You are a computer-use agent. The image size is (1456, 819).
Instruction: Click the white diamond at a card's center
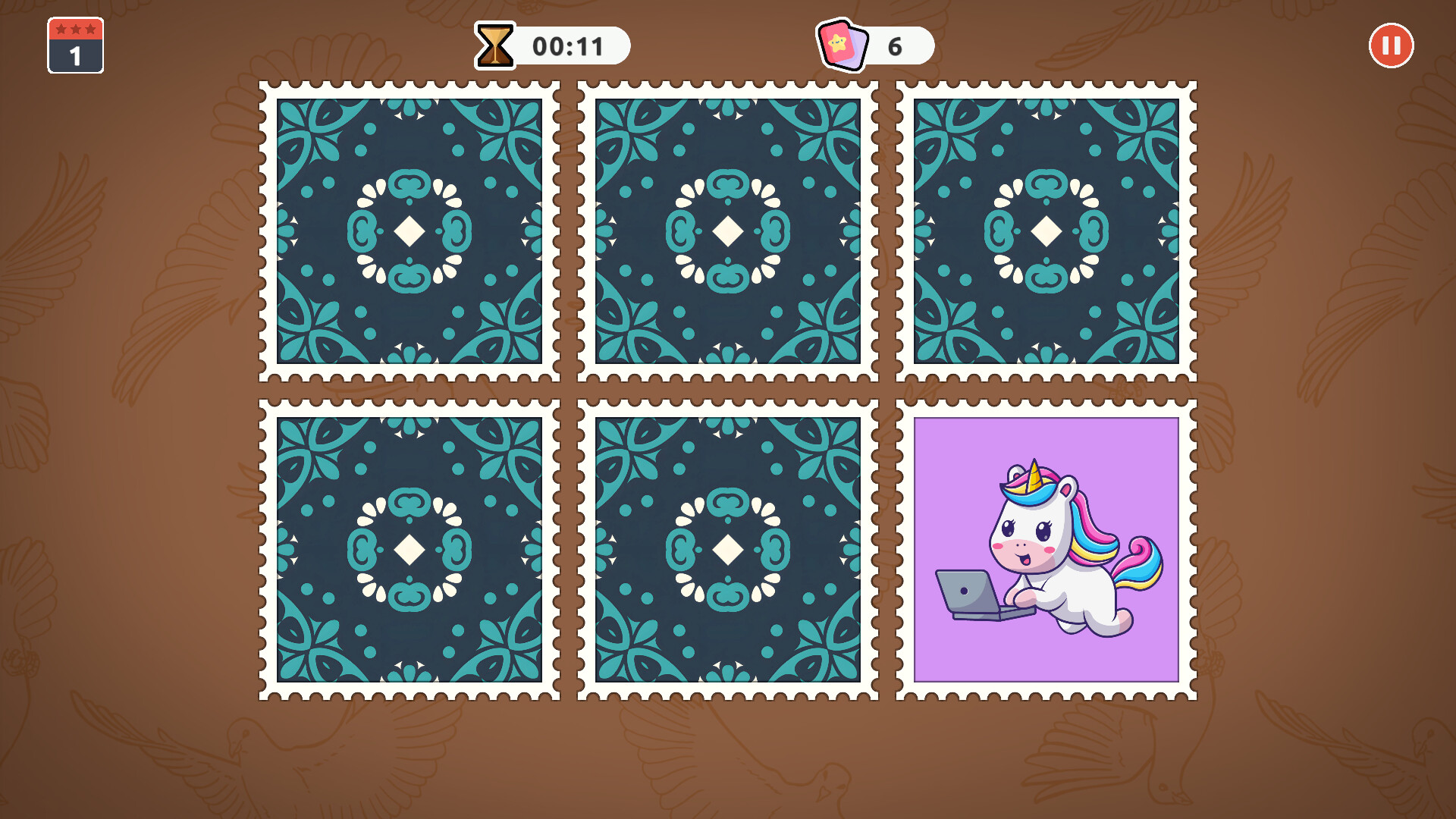tap(409, 231)
